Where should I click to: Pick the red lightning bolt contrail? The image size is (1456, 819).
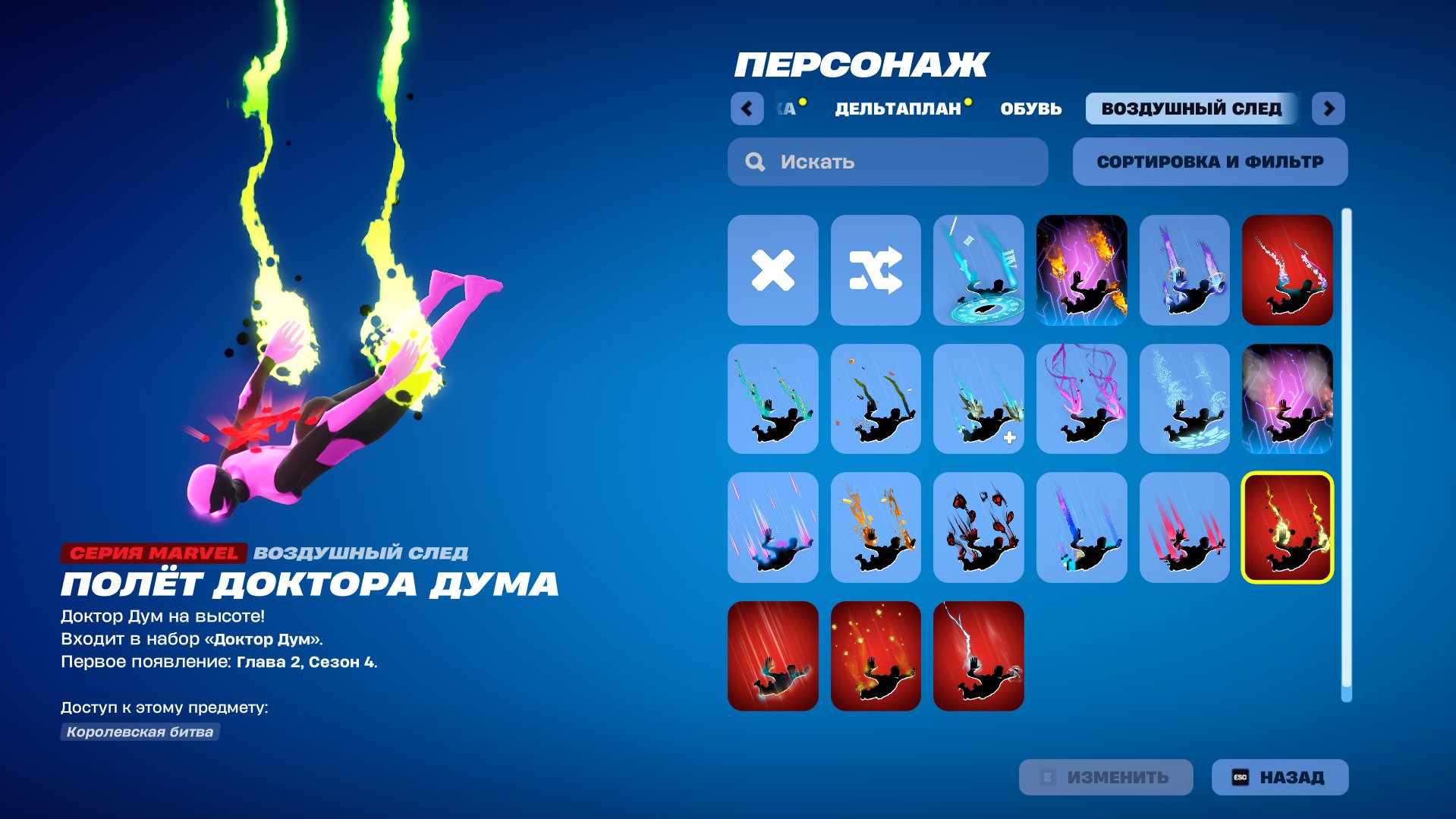coord(979,654)
